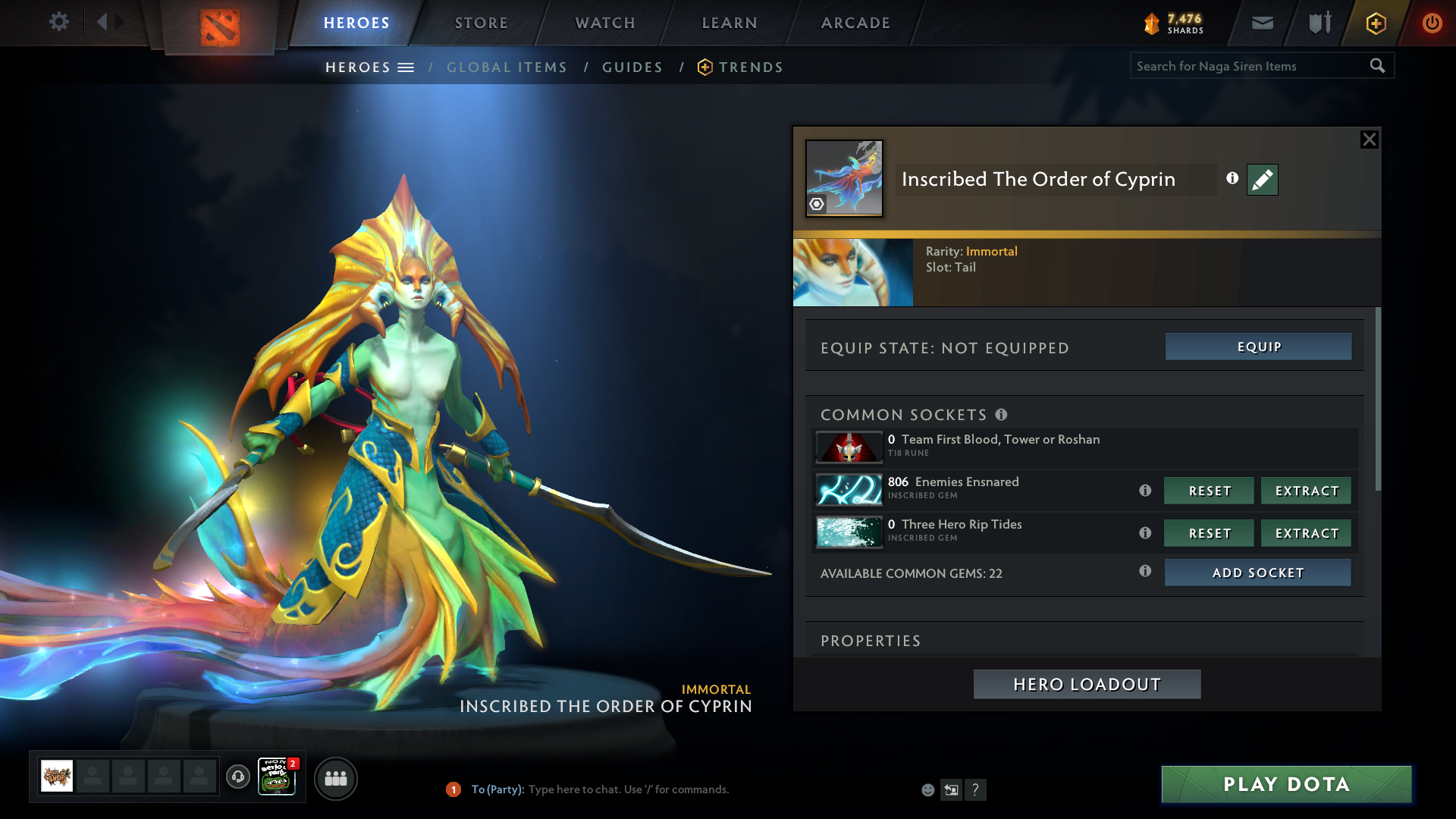Close the item details panel
Viewport: 1456px width, 819px height.
click(x=1369, y=140)
